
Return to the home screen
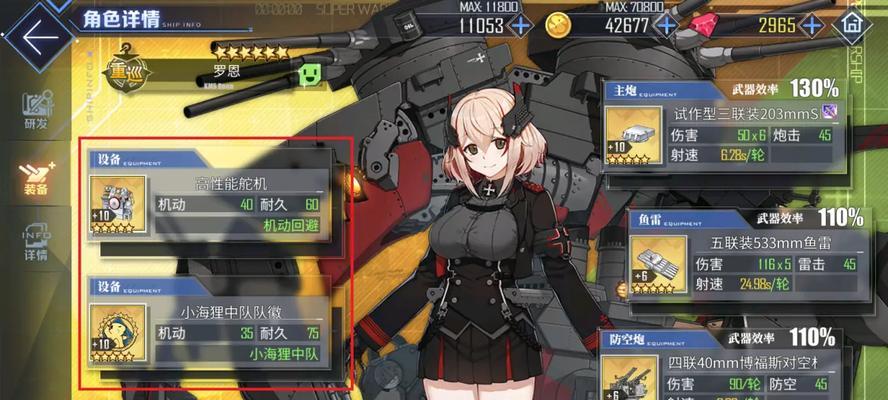tap(853, 24)
